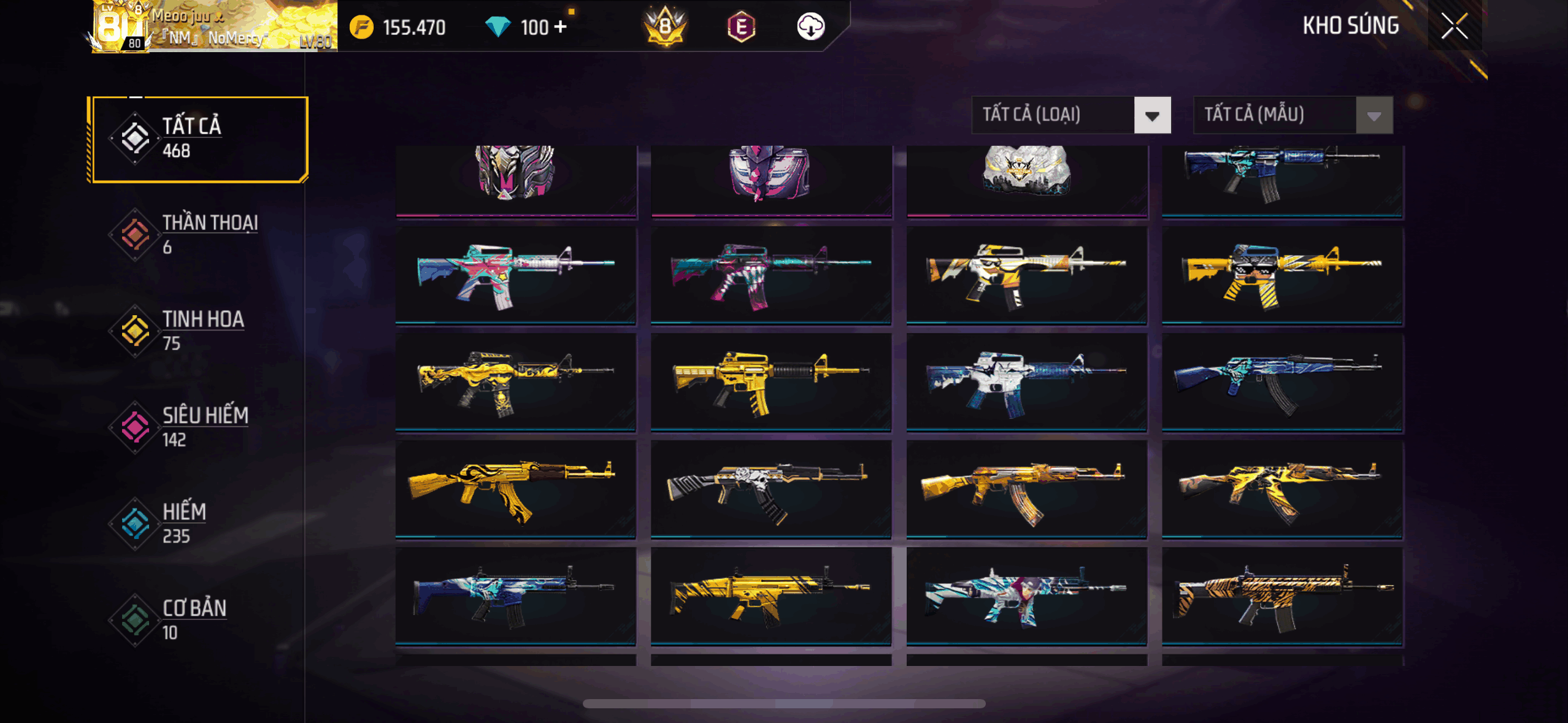Open the gold winged rank badge

pos(665,27)
